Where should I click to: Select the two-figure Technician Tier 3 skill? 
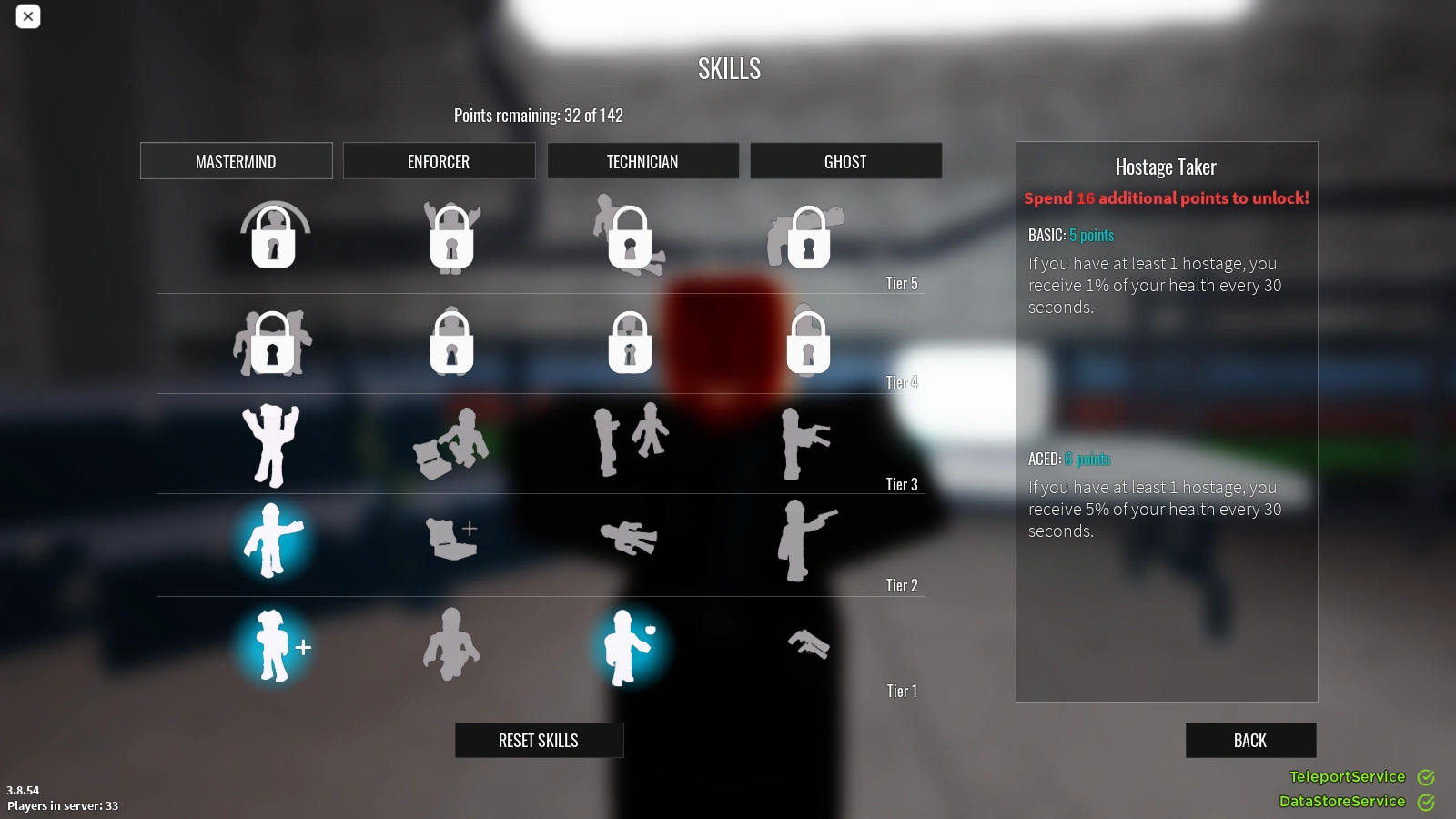628,437
